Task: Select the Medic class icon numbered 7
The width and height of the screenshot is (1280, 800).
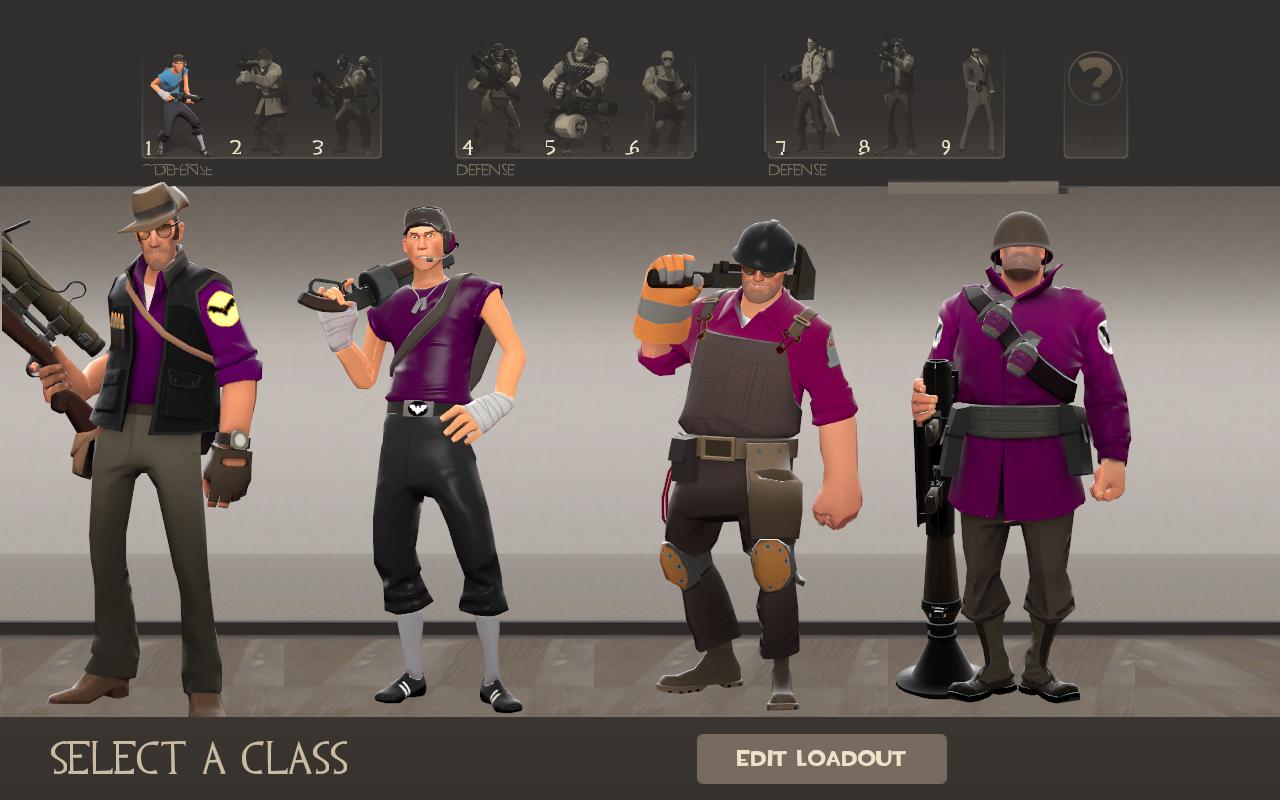Action: coord(808,98)
